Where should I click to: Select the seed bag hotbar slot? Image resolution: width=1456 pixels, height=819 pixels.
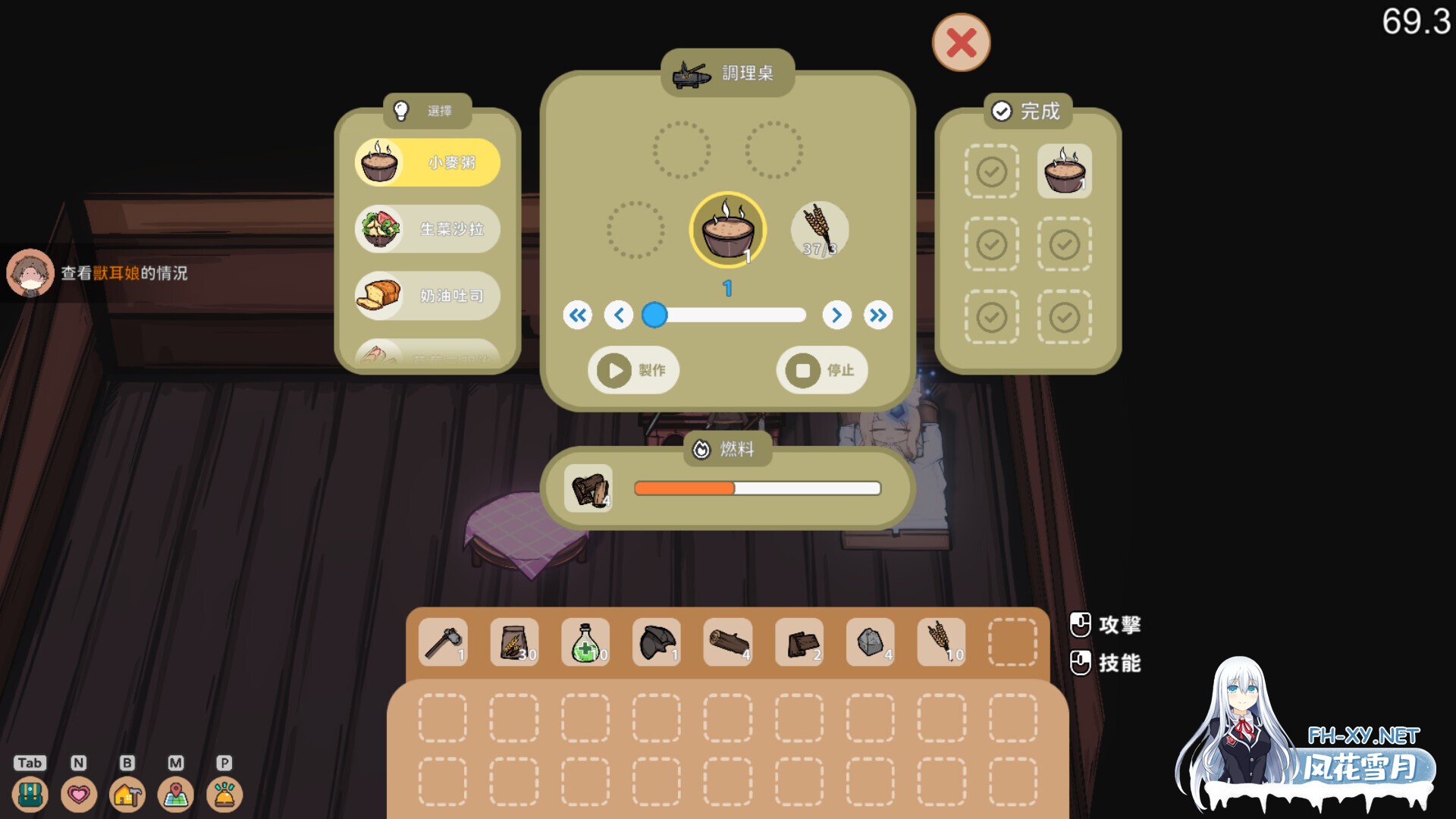point(514,642)
